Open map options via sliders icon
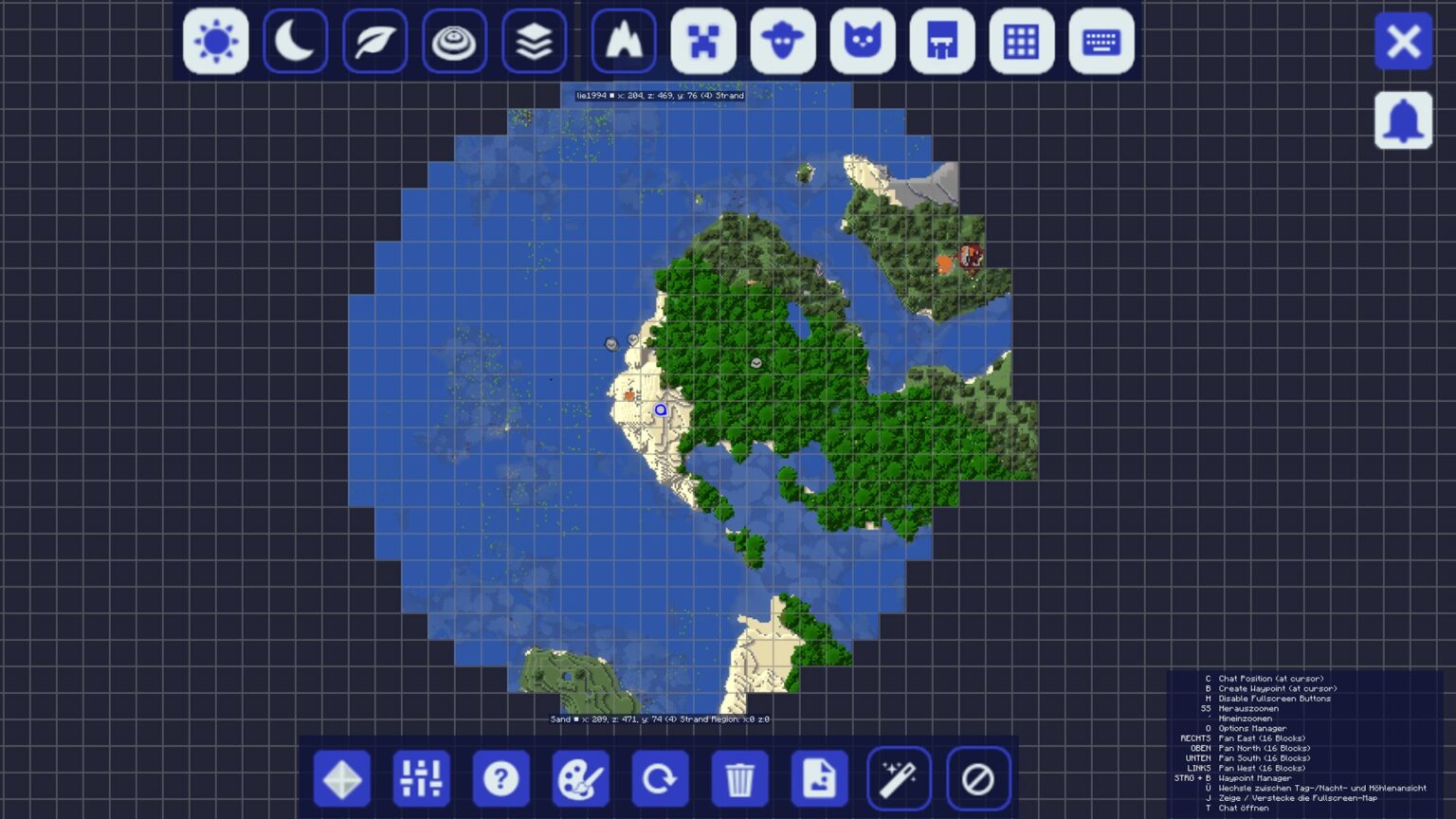 (x=421, y=777)
